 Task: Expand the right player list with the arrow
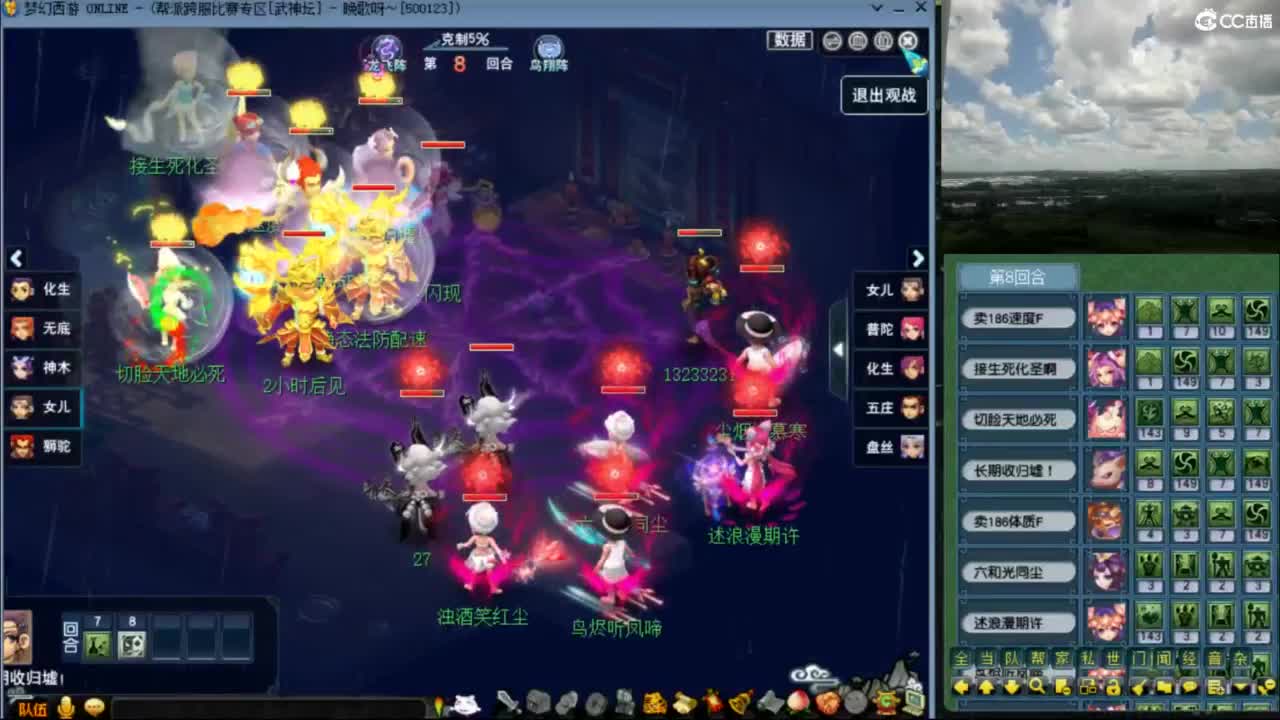(918, 258)
